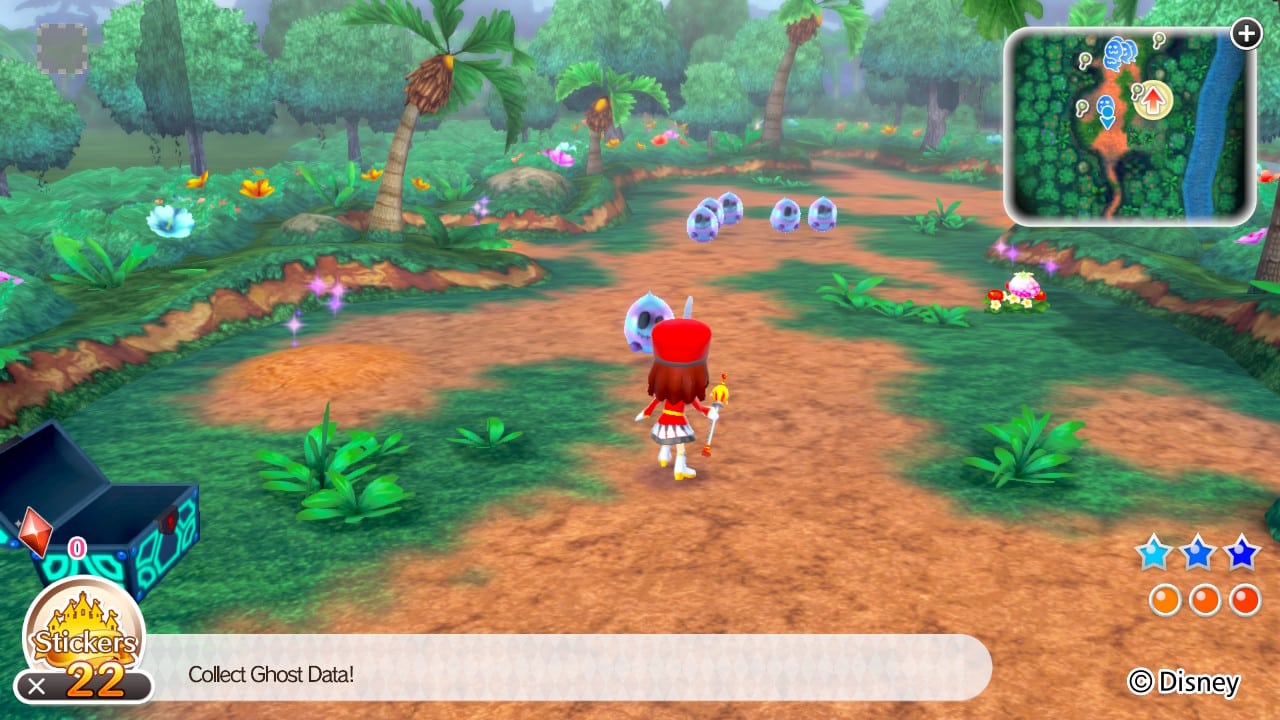
Task: Click the zoom plus icon on the minimap
Action: (1246, 33)
